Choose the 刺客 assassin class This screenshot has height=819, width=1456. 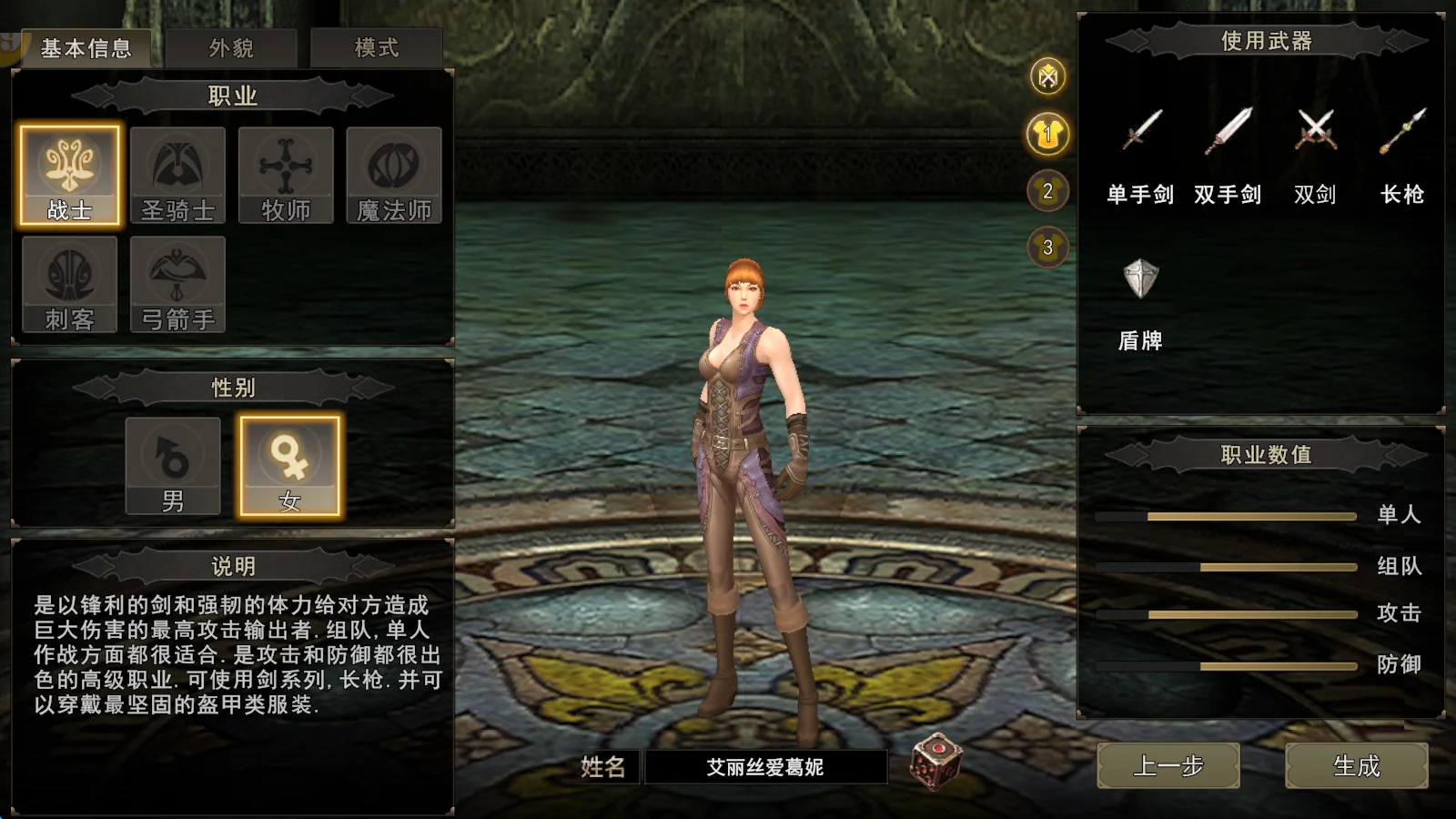(70, 285)
